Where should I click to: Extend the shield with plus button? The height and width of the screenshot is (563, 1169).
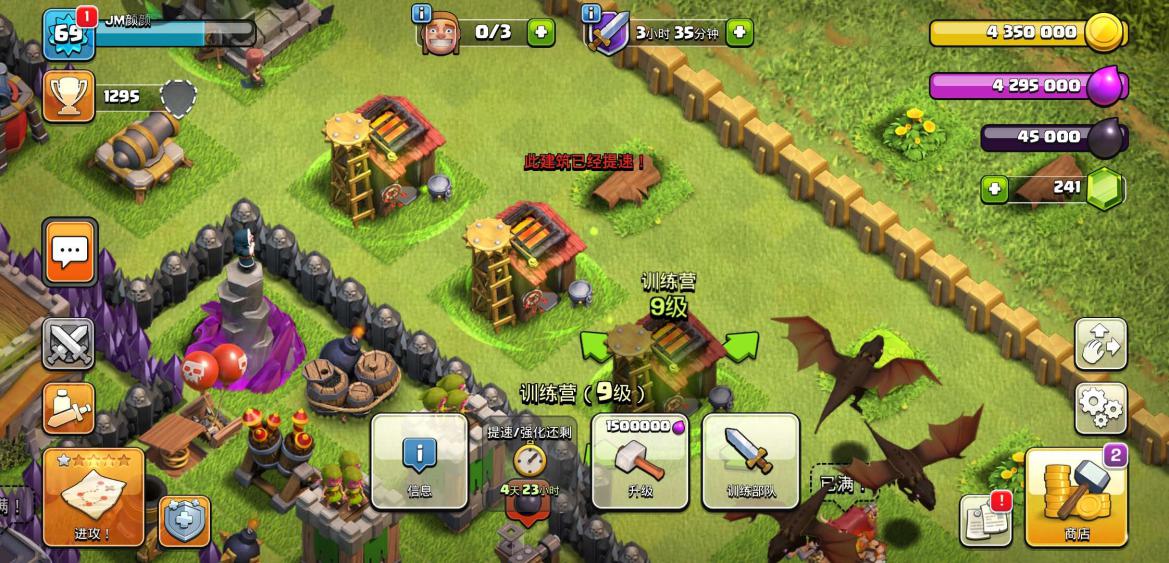[x=739, y=32]
